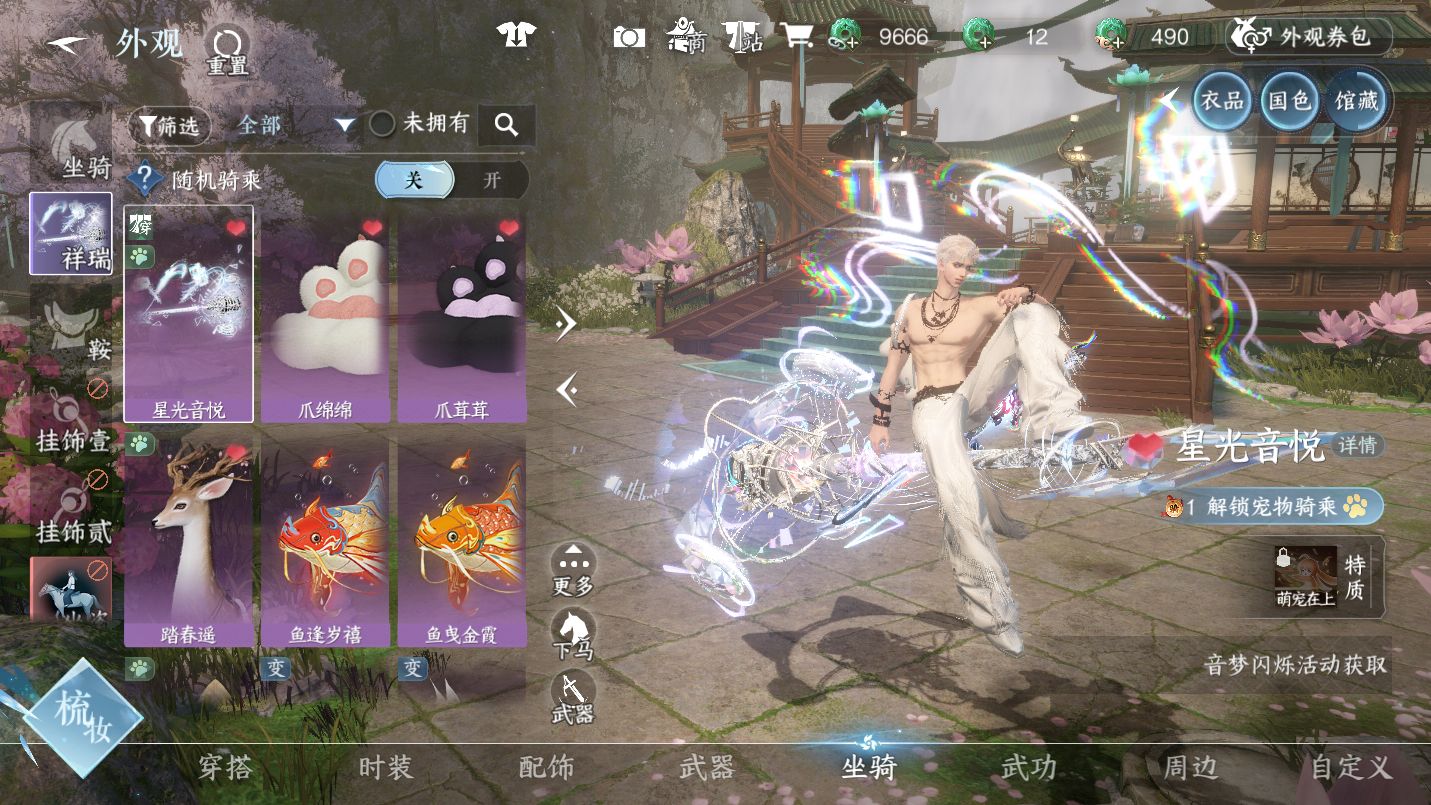Switch random riding toggle to 开
The height and width of the screenshot is (805, 1431).
click(x=491, y=181)
